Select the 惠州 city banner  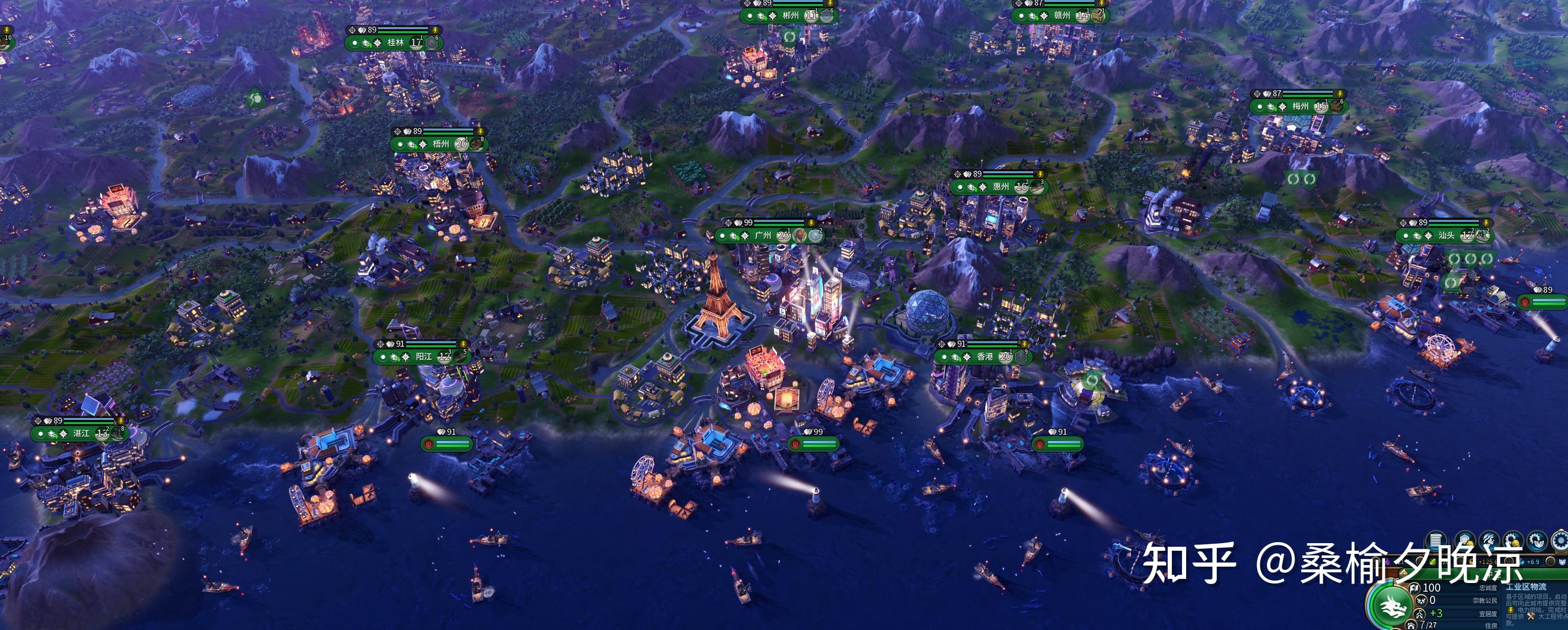(x=1001, y=186)
